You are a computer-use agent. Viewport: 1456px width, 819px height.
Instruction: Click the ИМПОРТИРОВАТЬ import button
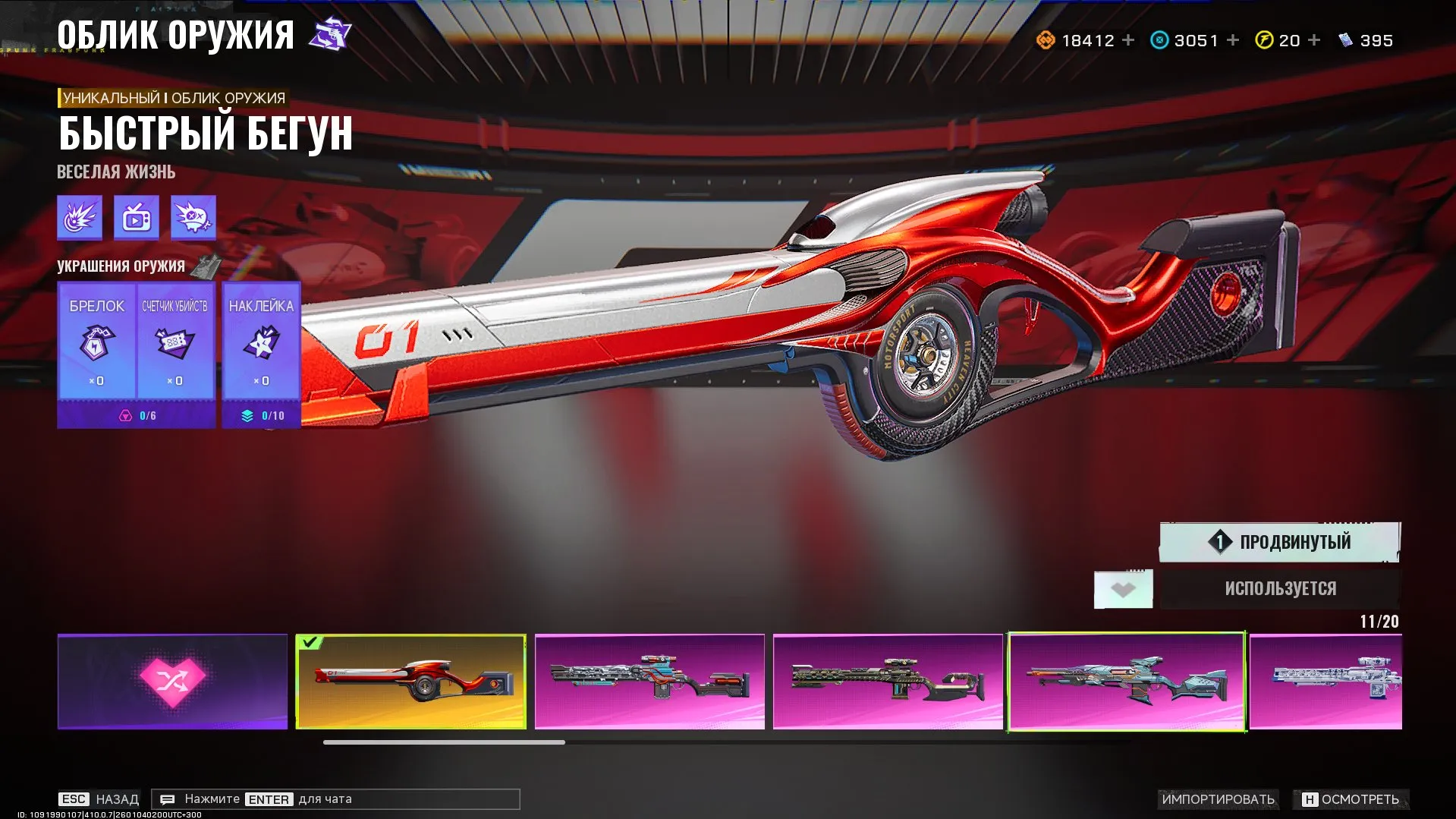[1218, 799]
